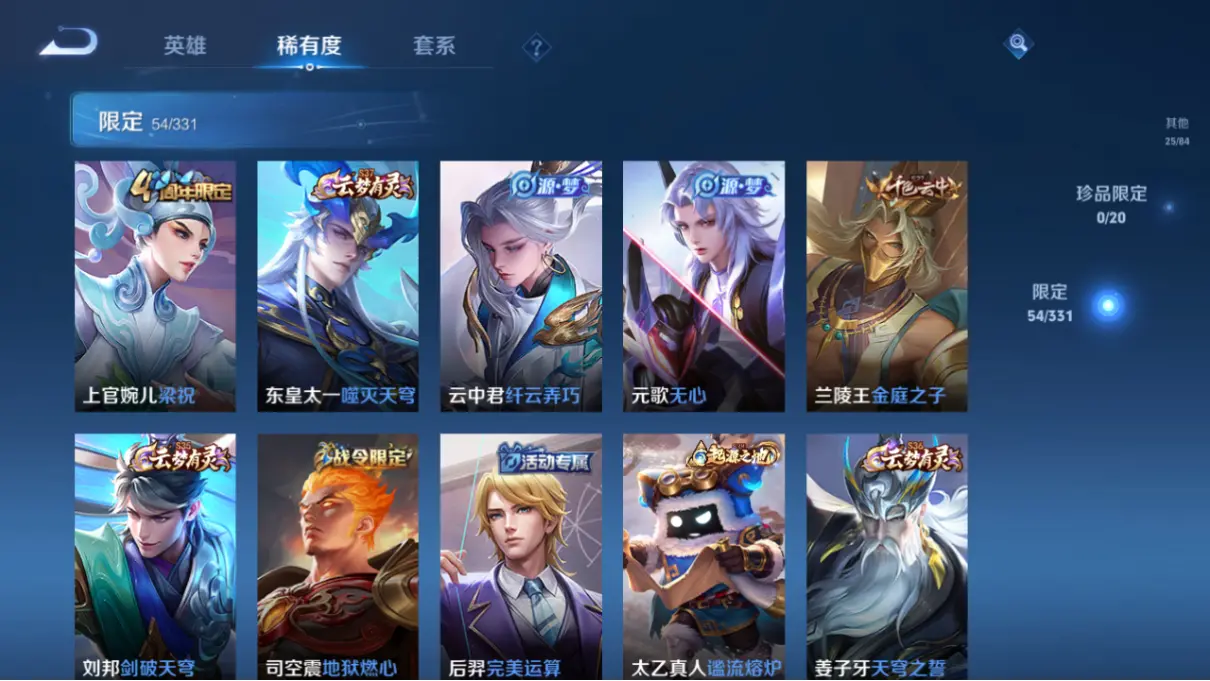The image size is (1210, 681).
Task: Select the 后羿 完美运算 skin card
Action: (x=521, y=556)
